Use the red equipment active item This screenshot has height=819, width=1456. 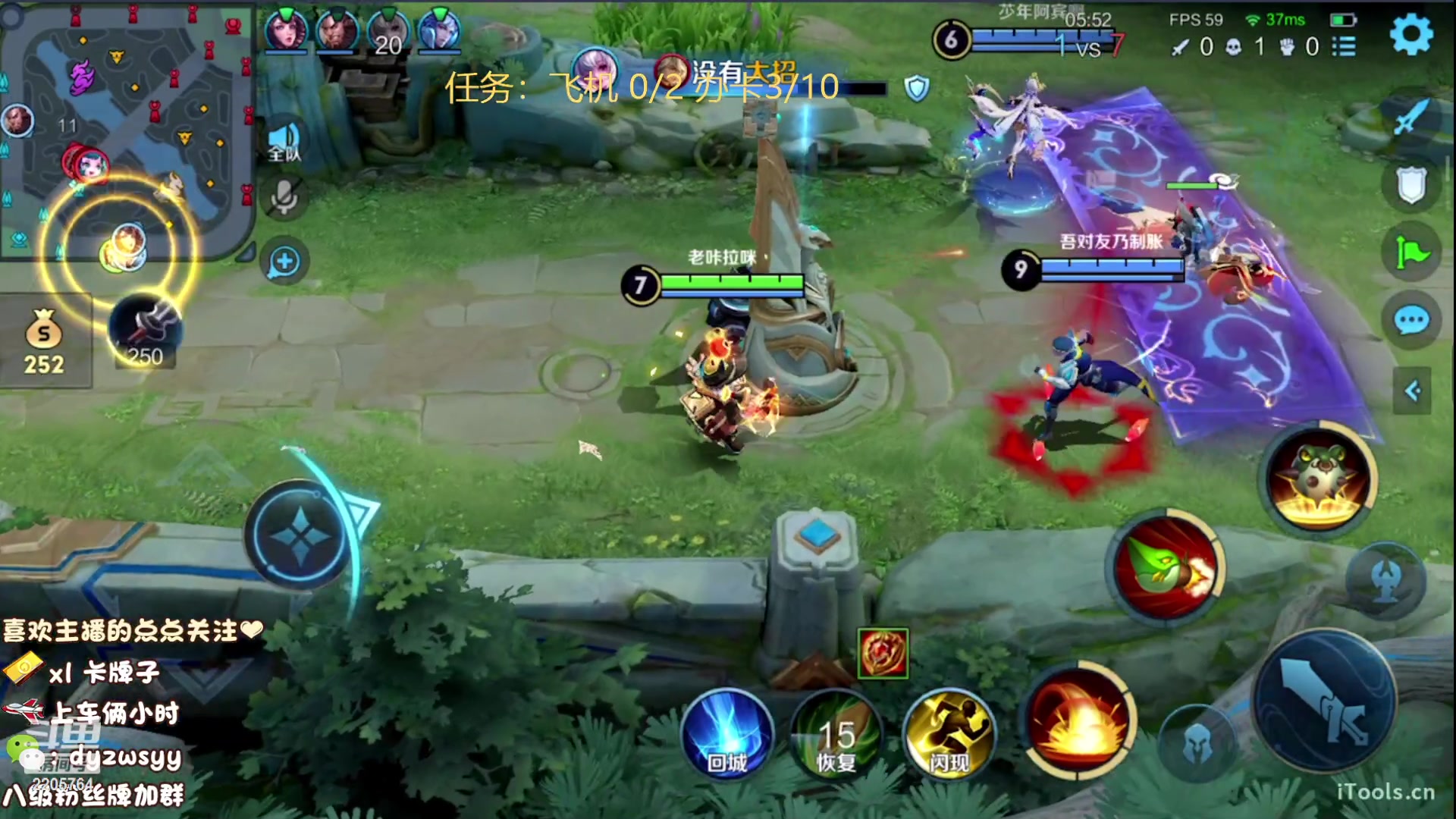[x=883, y=653]
